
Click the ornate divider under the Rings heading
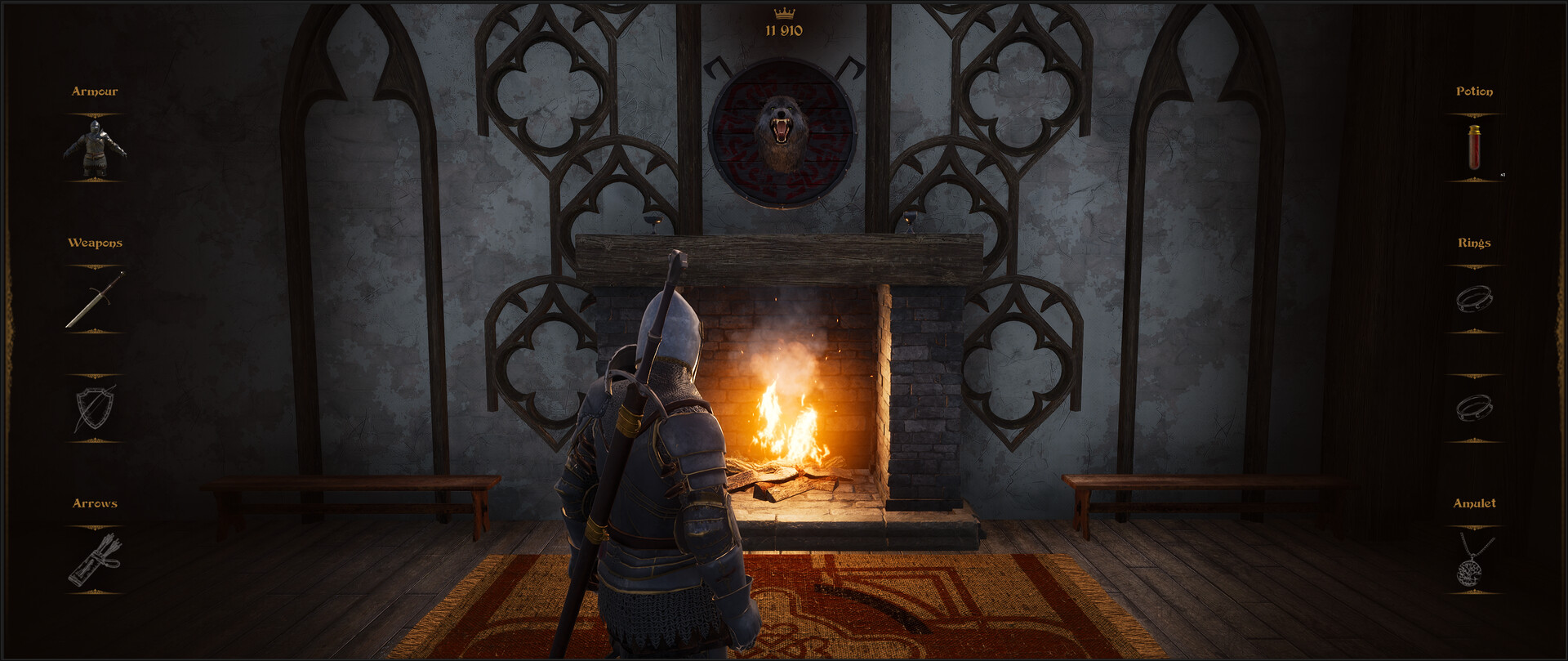(x=1475, y=263)
